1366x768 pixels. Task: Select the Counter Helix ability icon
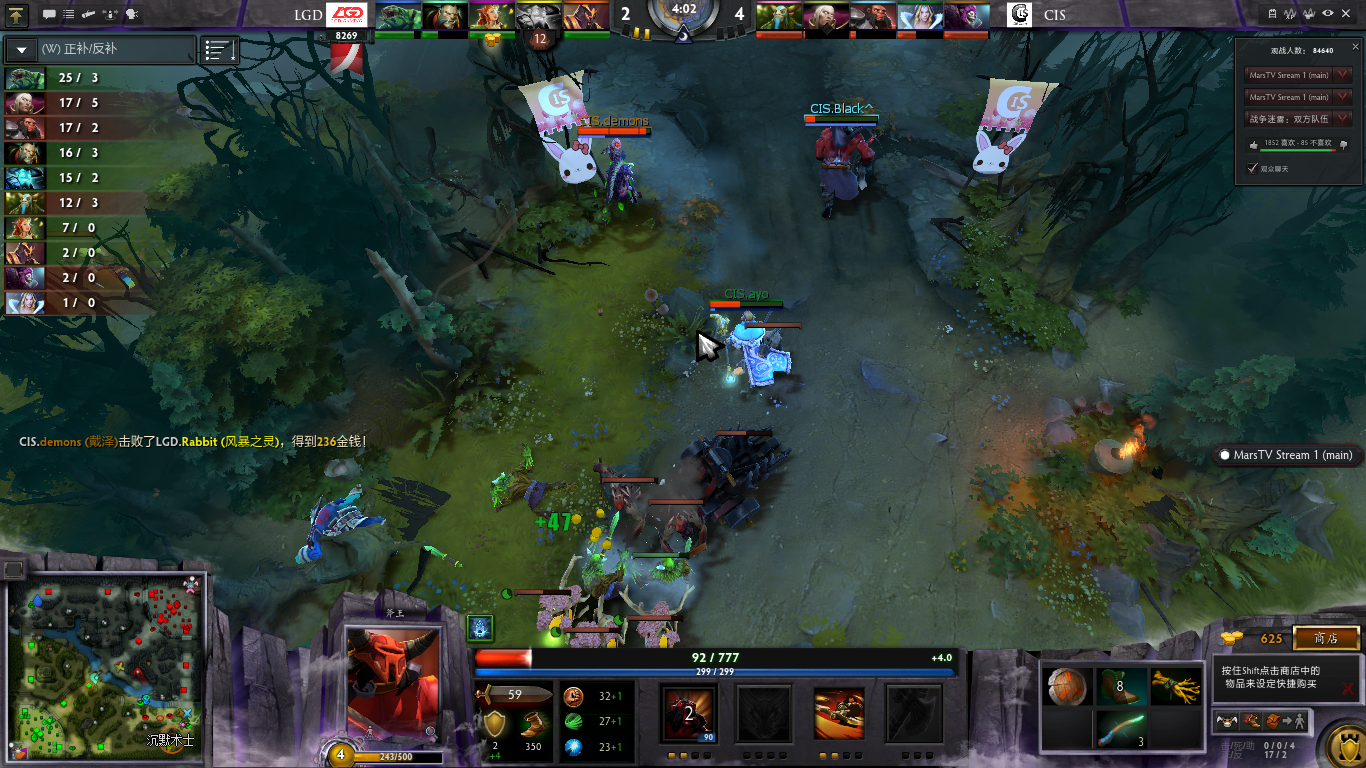click(838, 712)
